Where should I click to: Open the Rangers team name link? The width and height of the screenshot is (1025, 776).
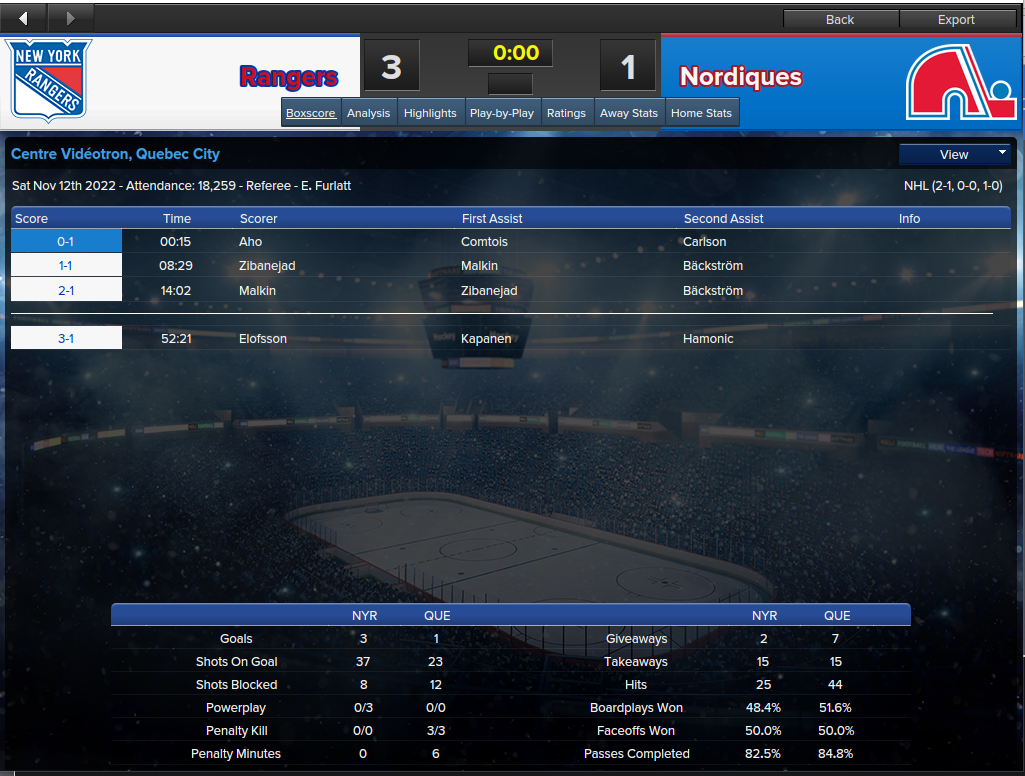tap(289, 77)
